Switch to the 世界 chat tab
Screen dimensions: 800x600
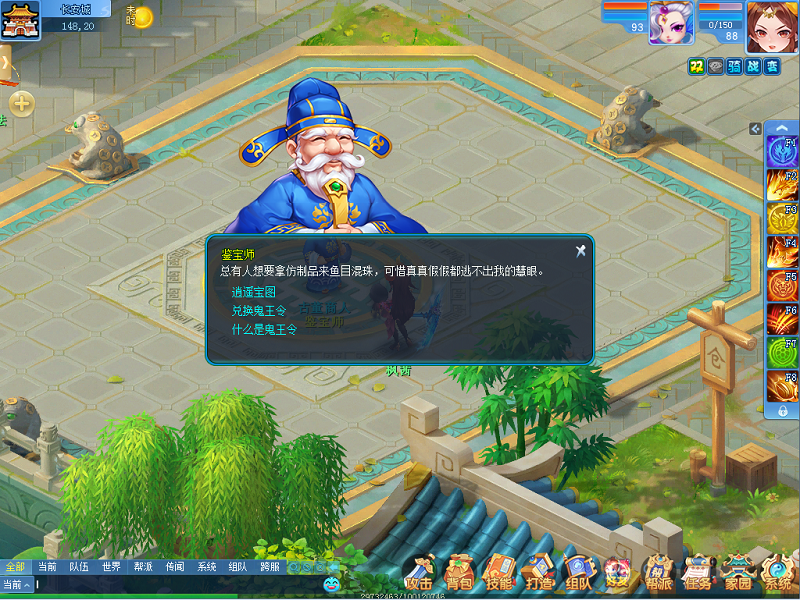[x=111, y=566]
